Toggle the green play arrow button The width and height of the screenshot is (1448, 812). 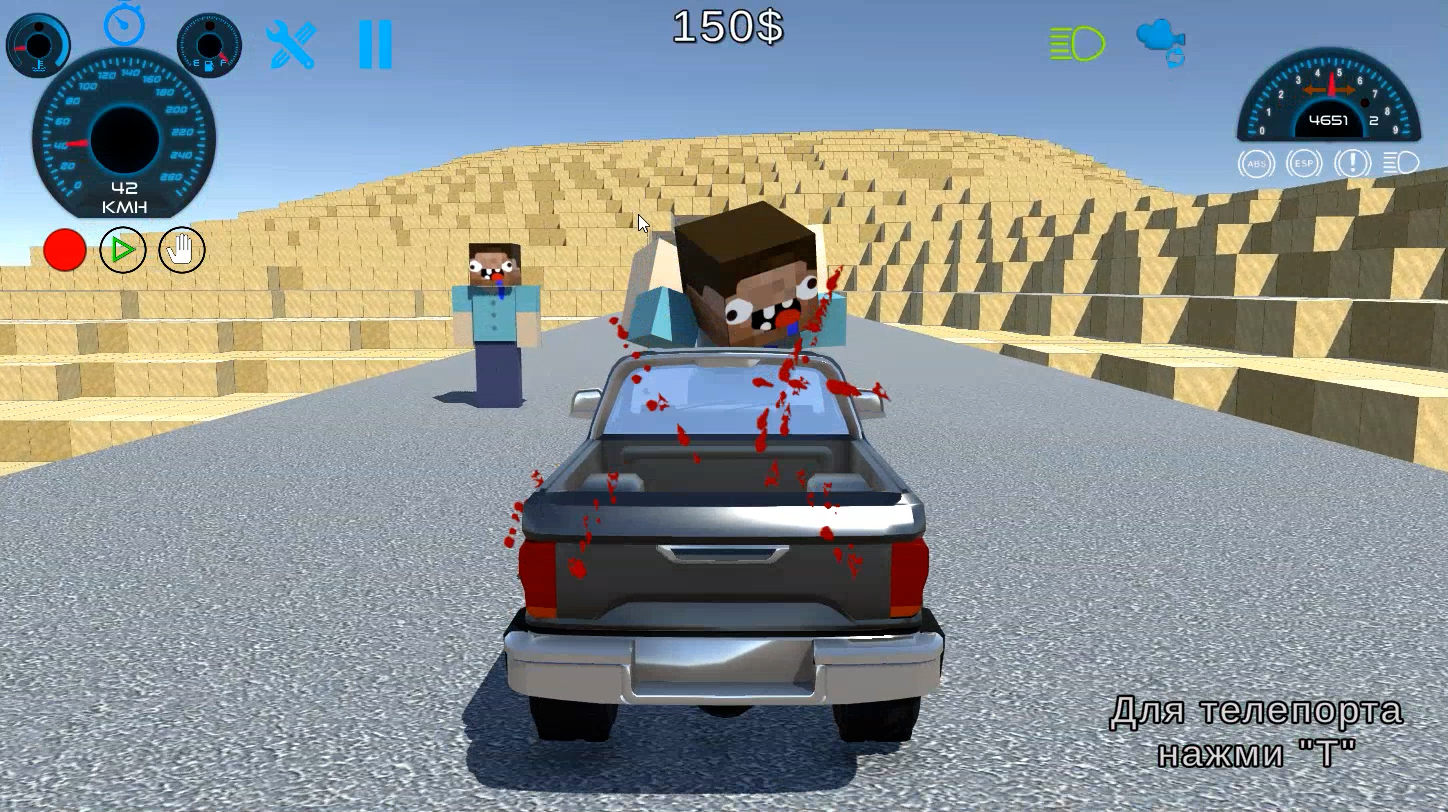click(122, 251)
